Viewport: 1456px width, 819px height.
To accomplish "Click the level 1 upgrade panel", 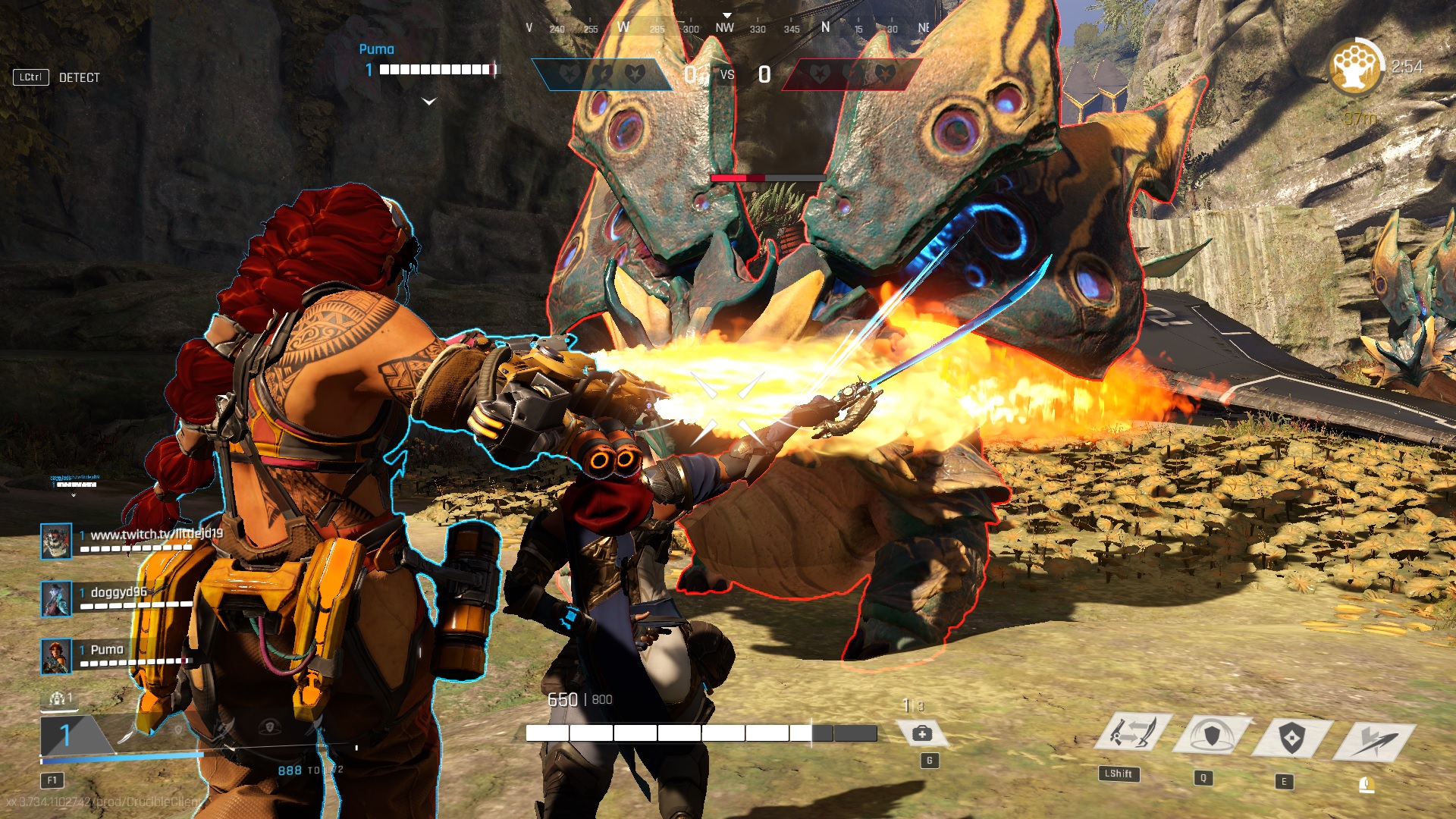I will pos(72,734).
